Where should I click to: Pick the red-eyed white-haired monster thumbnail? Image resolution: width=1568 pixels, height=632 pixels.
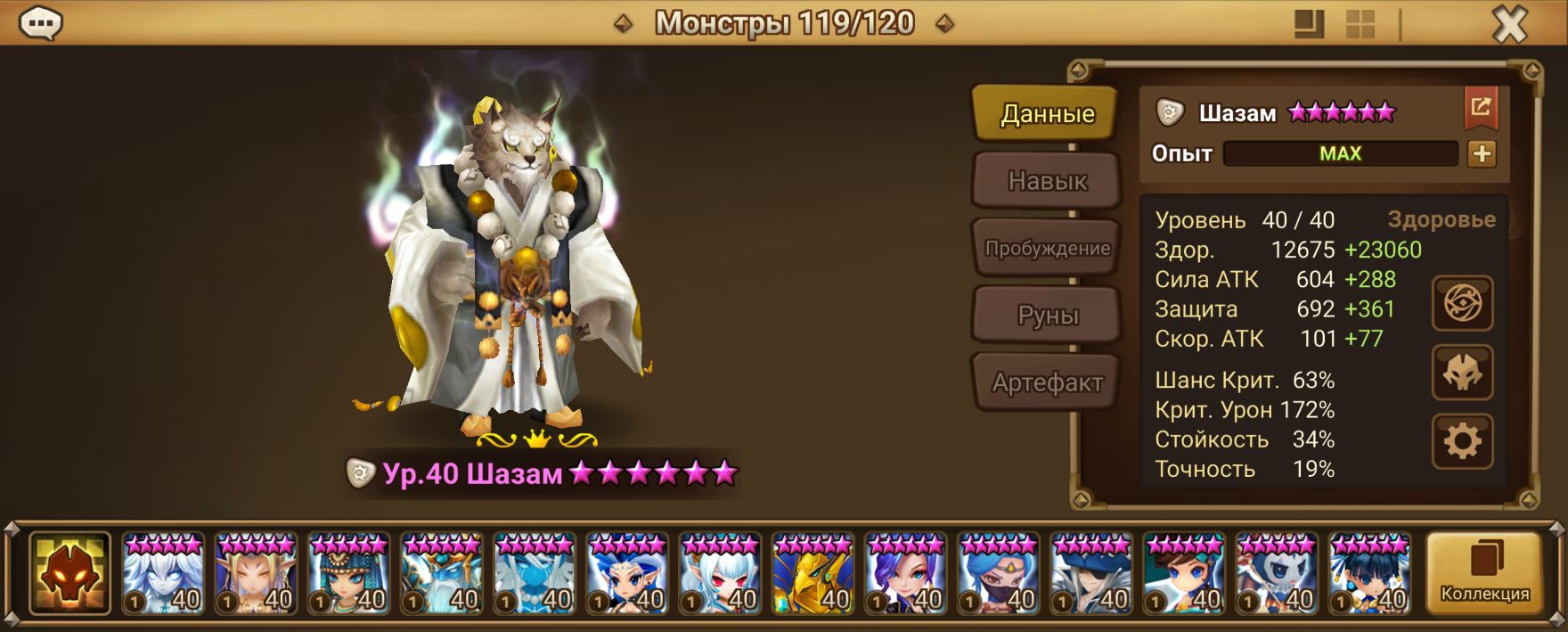[x=720, y=573]
